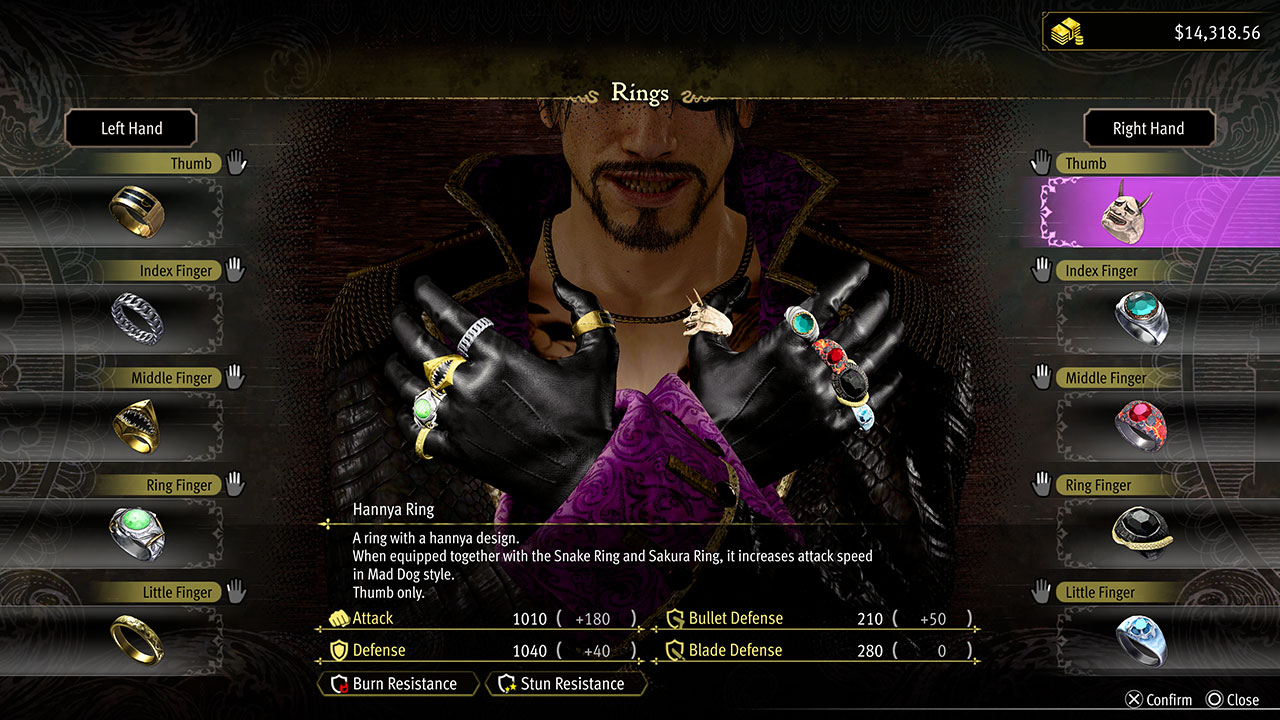Select the right little finger blue gem ring
This screenshot has height=720, width=1280.
(x=1141, y=638)
